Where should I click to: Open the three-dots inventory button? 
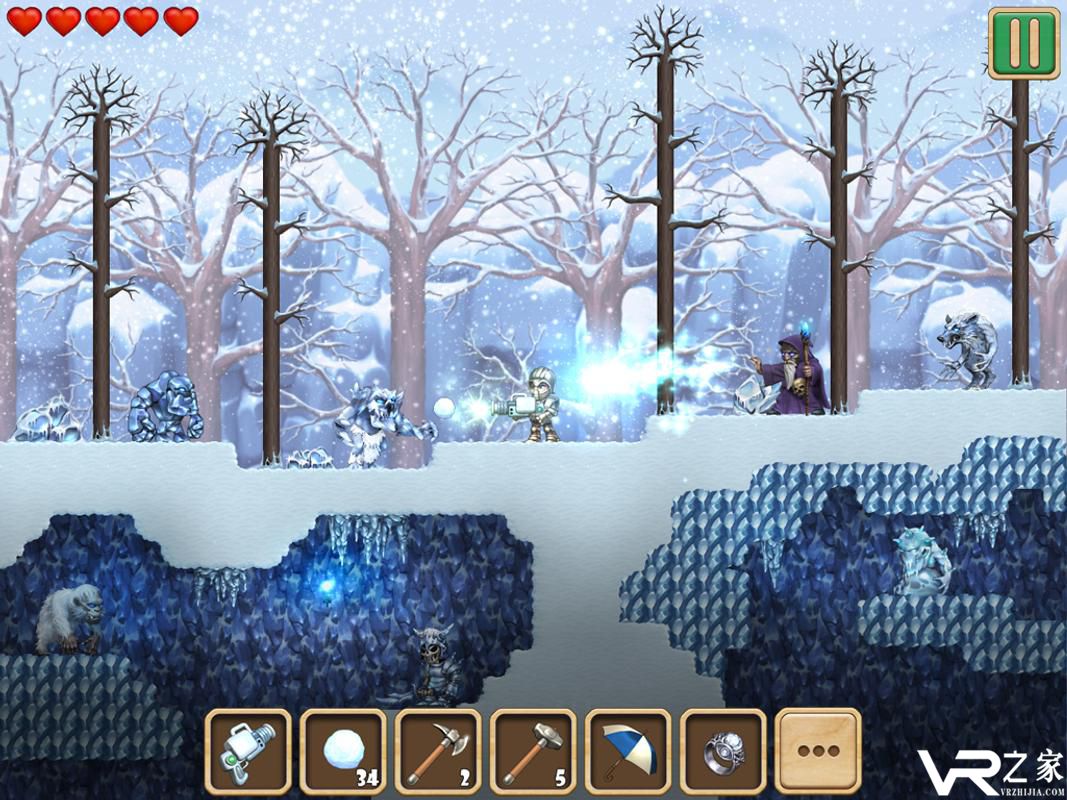point(818,750)
